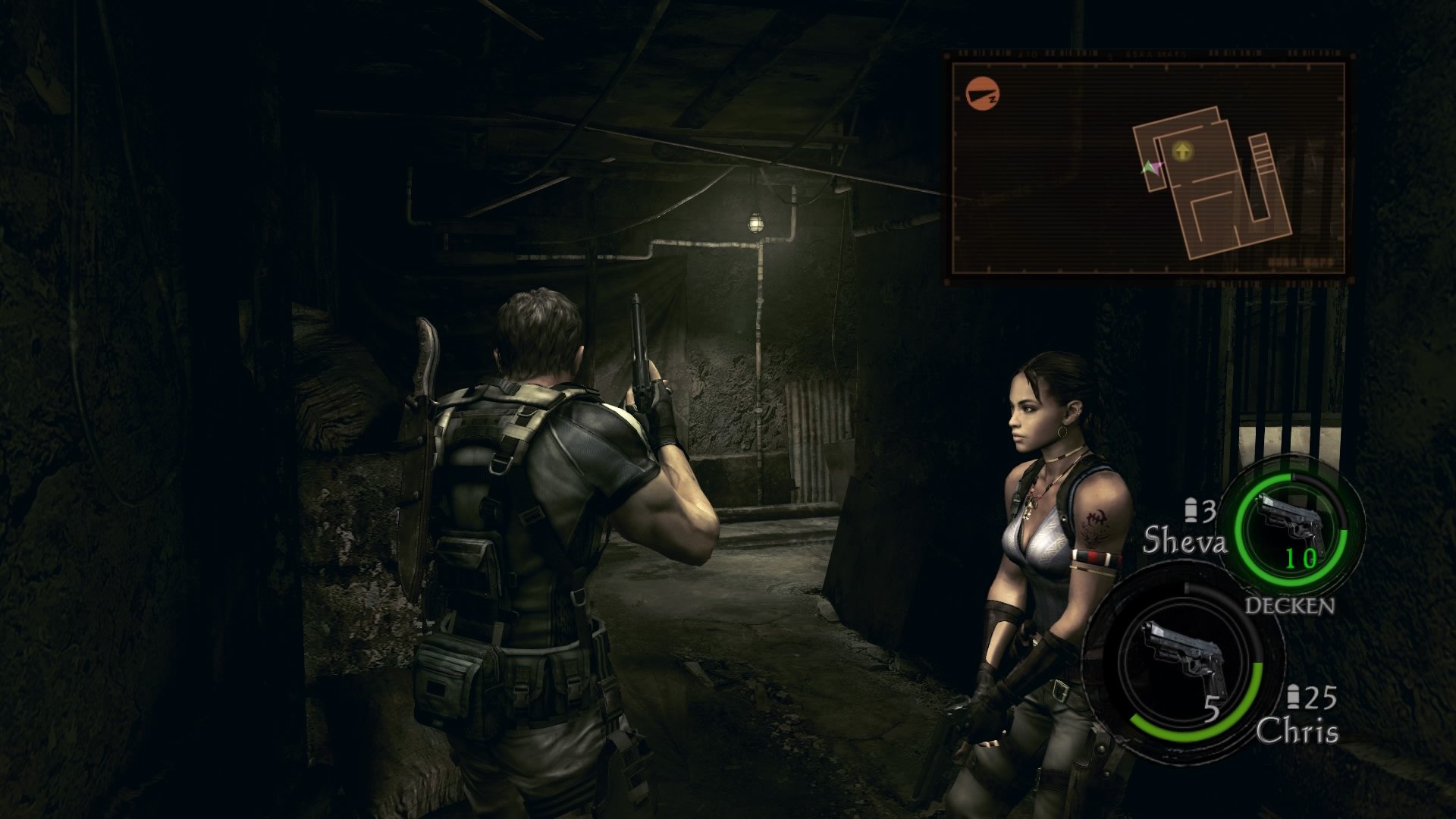The height and width of the screenshot is (819, 1456).
Task: Click Sheva's magazine count showing 10
Action: pyautogui.click(x=1300, y=557)
